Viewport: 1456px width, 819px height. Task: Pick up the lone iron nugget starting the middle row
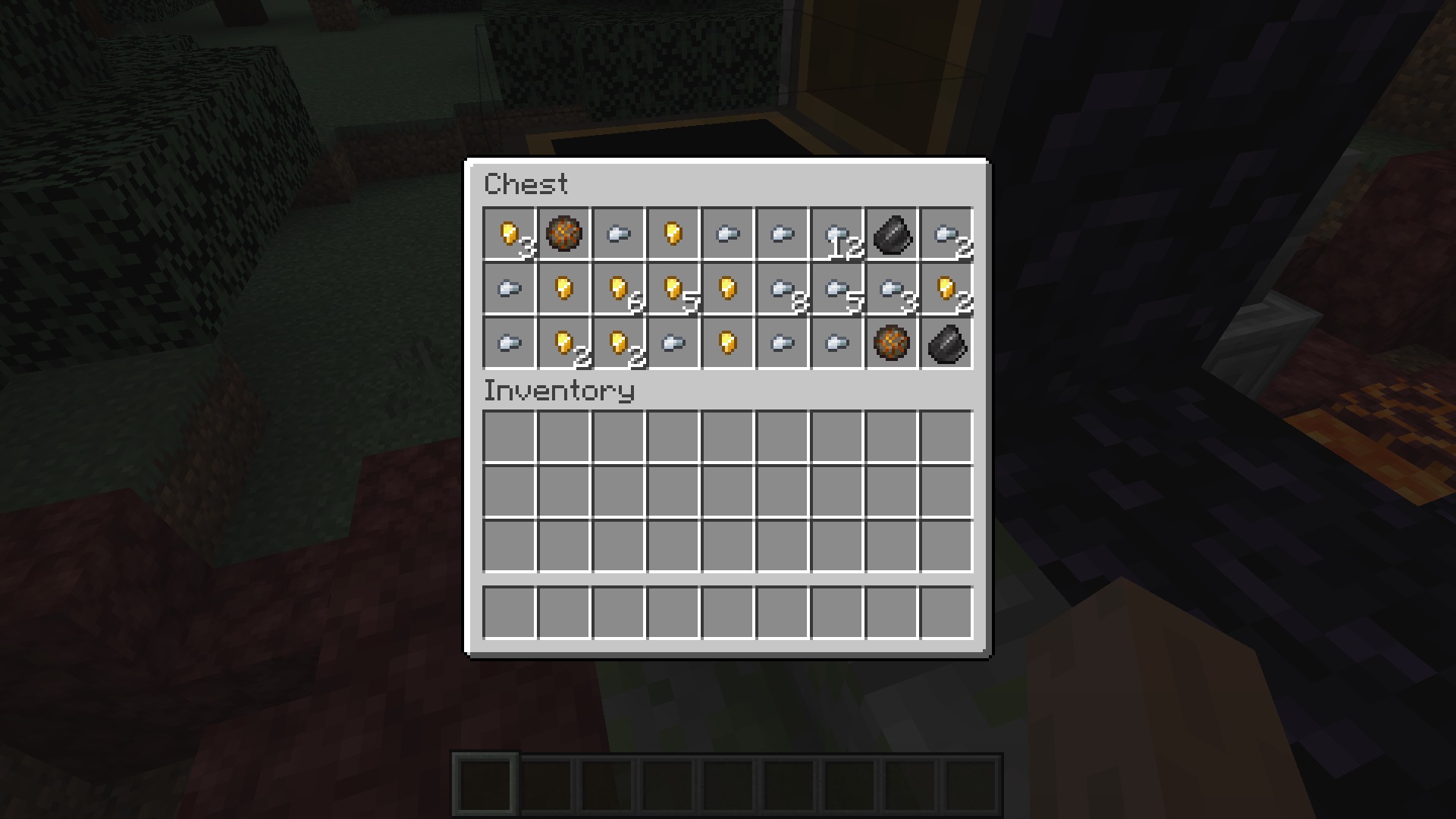click(509, 289)
